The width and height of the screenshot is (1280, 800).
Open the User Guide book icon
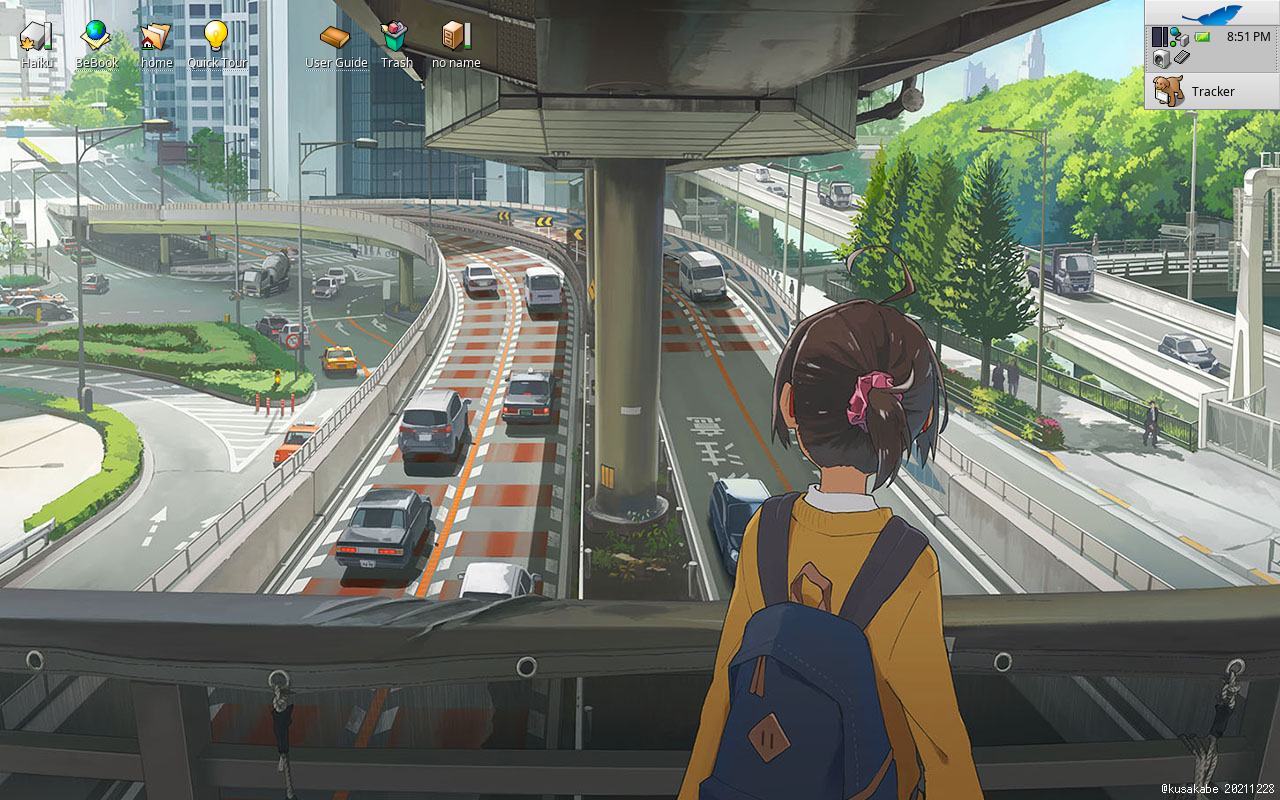(x=335, y=37)
